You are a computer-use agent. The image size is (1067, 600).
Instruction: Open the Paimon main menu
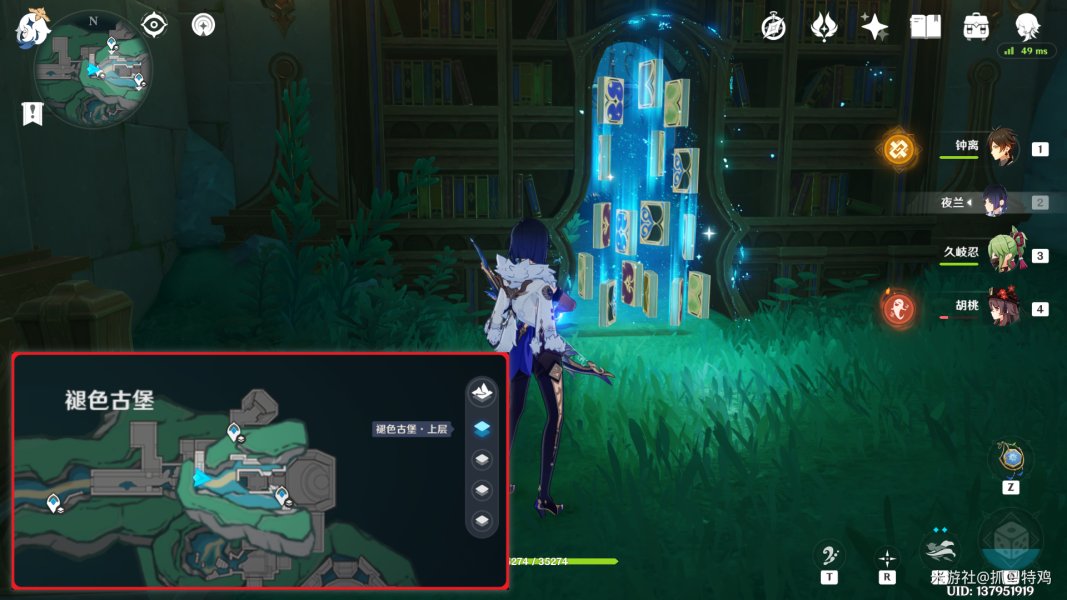(x=32, y=26)
